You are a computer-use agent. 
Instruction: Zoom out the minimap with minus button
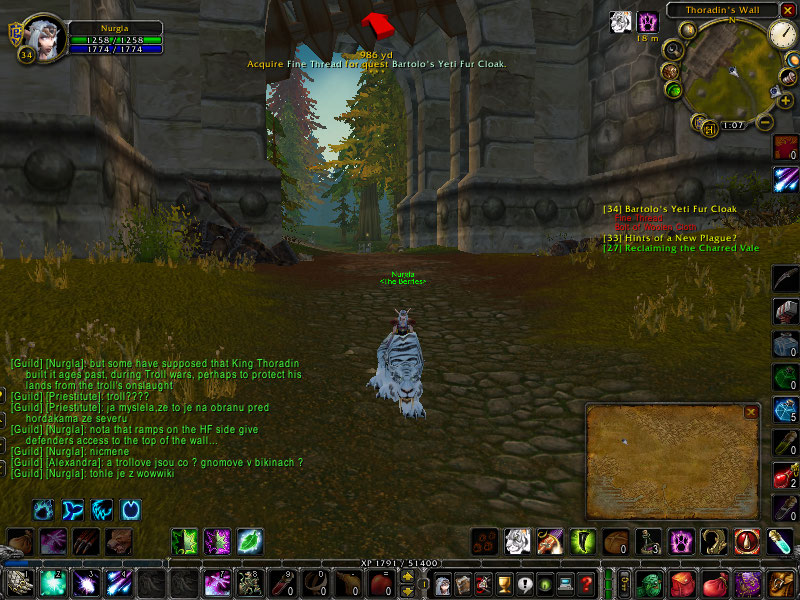764,122
